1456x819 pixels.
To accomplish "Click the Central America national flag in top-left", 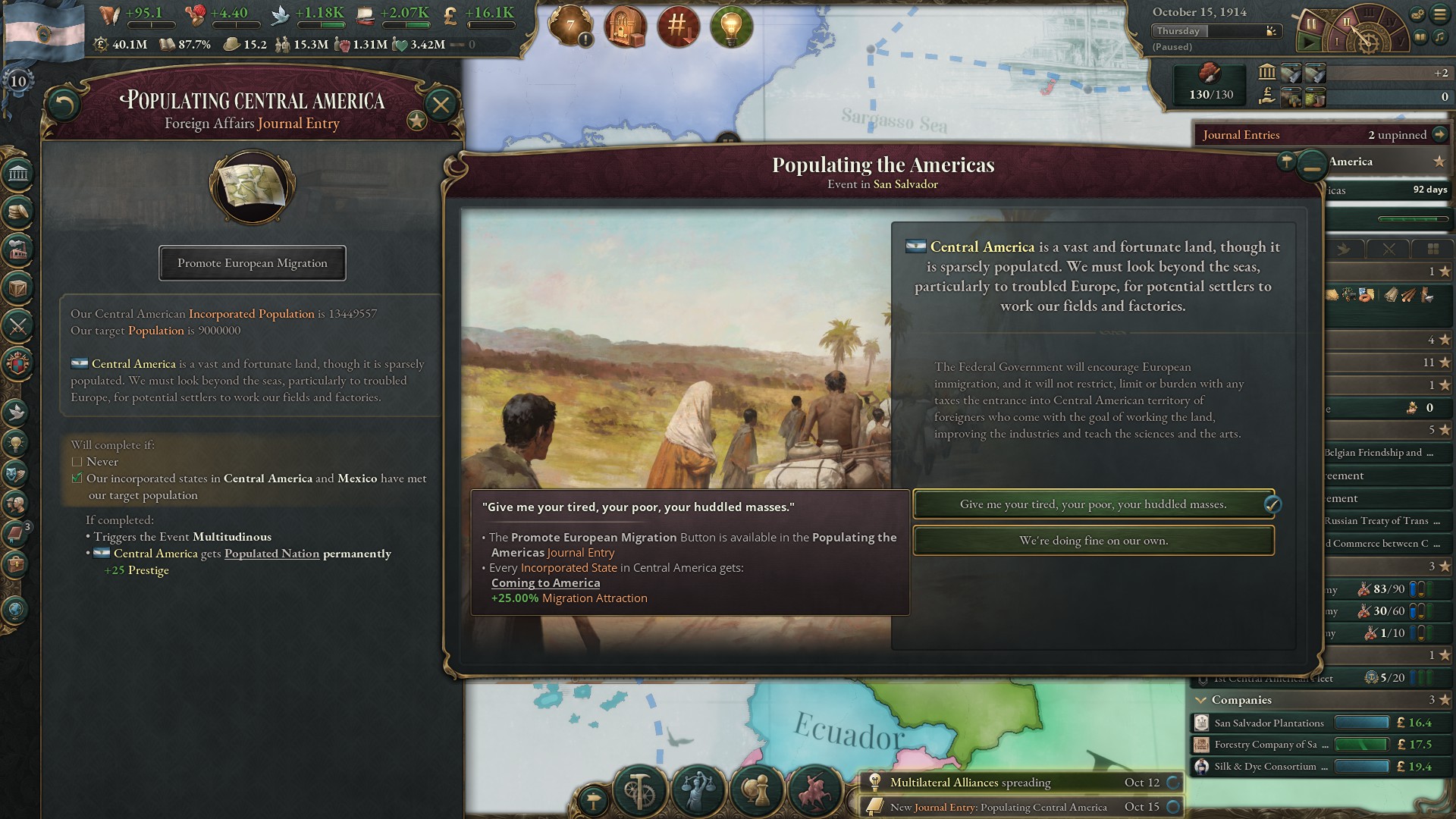I will coord(42,30).
